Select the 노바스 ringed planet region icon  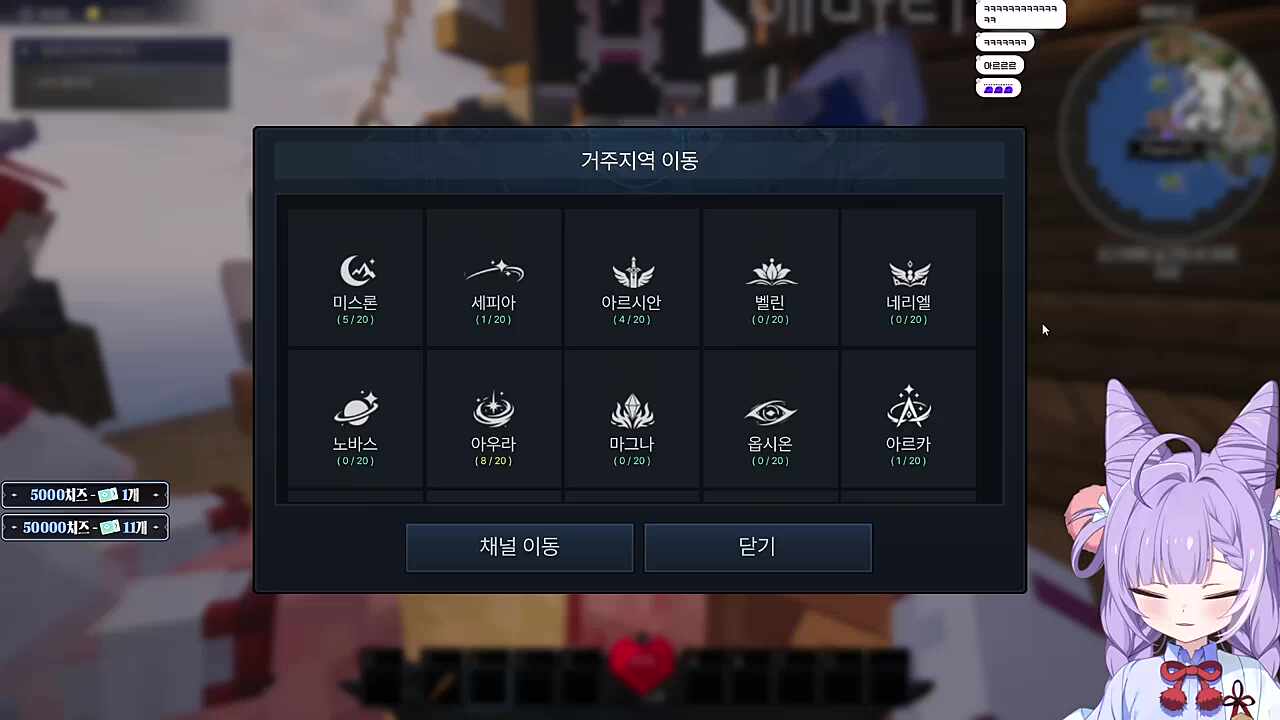coord(355,410)
